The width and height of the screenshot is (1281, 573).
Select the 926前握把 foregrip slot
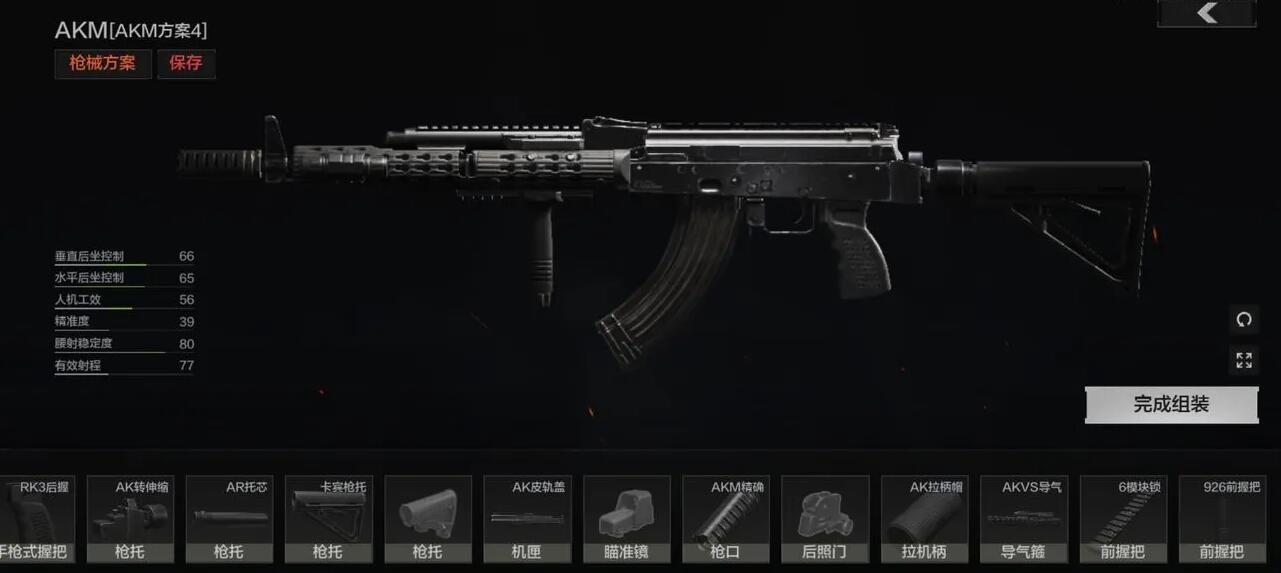[x=1222, y=518]
